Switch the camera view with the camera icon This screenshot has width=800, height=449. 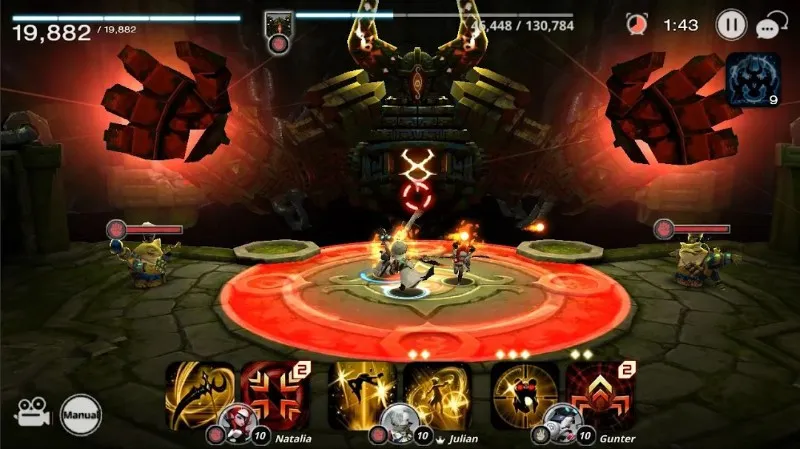click(x=32, y=412)
